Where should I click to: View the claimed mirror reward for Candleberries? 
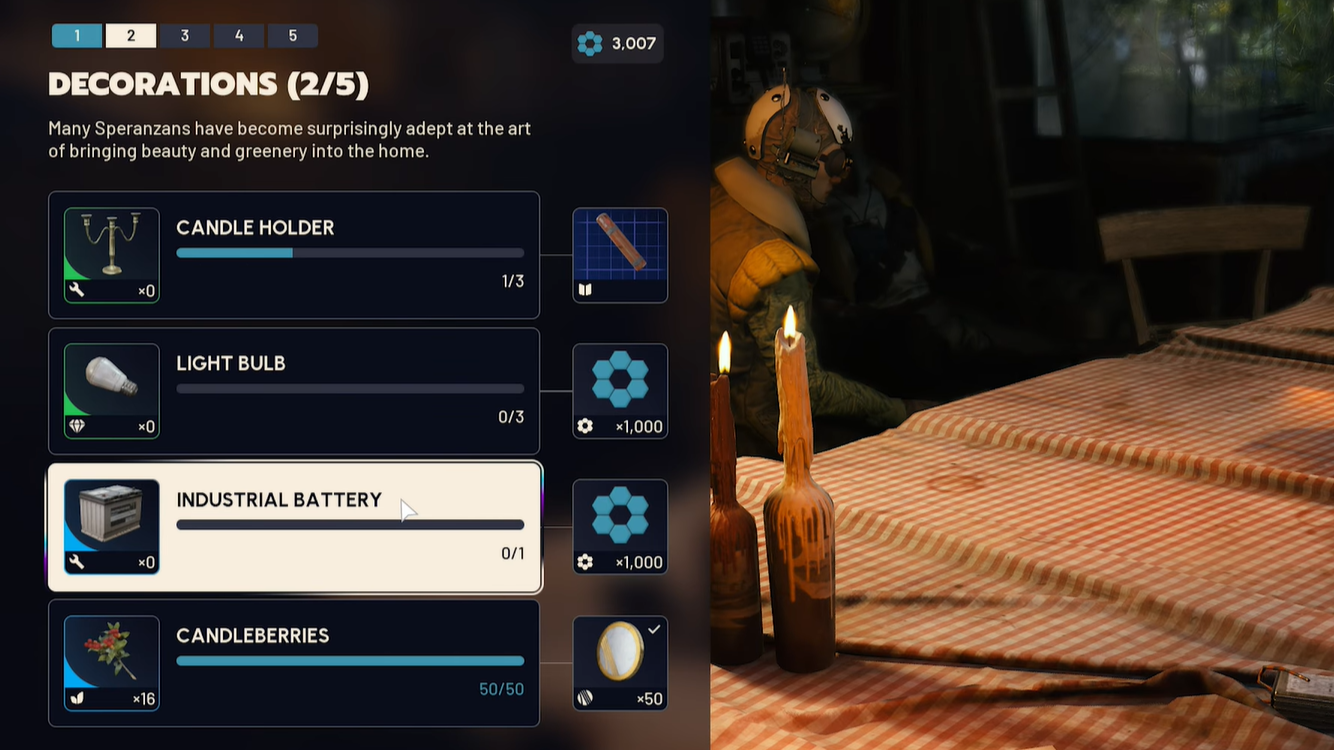tap(620, 663)
